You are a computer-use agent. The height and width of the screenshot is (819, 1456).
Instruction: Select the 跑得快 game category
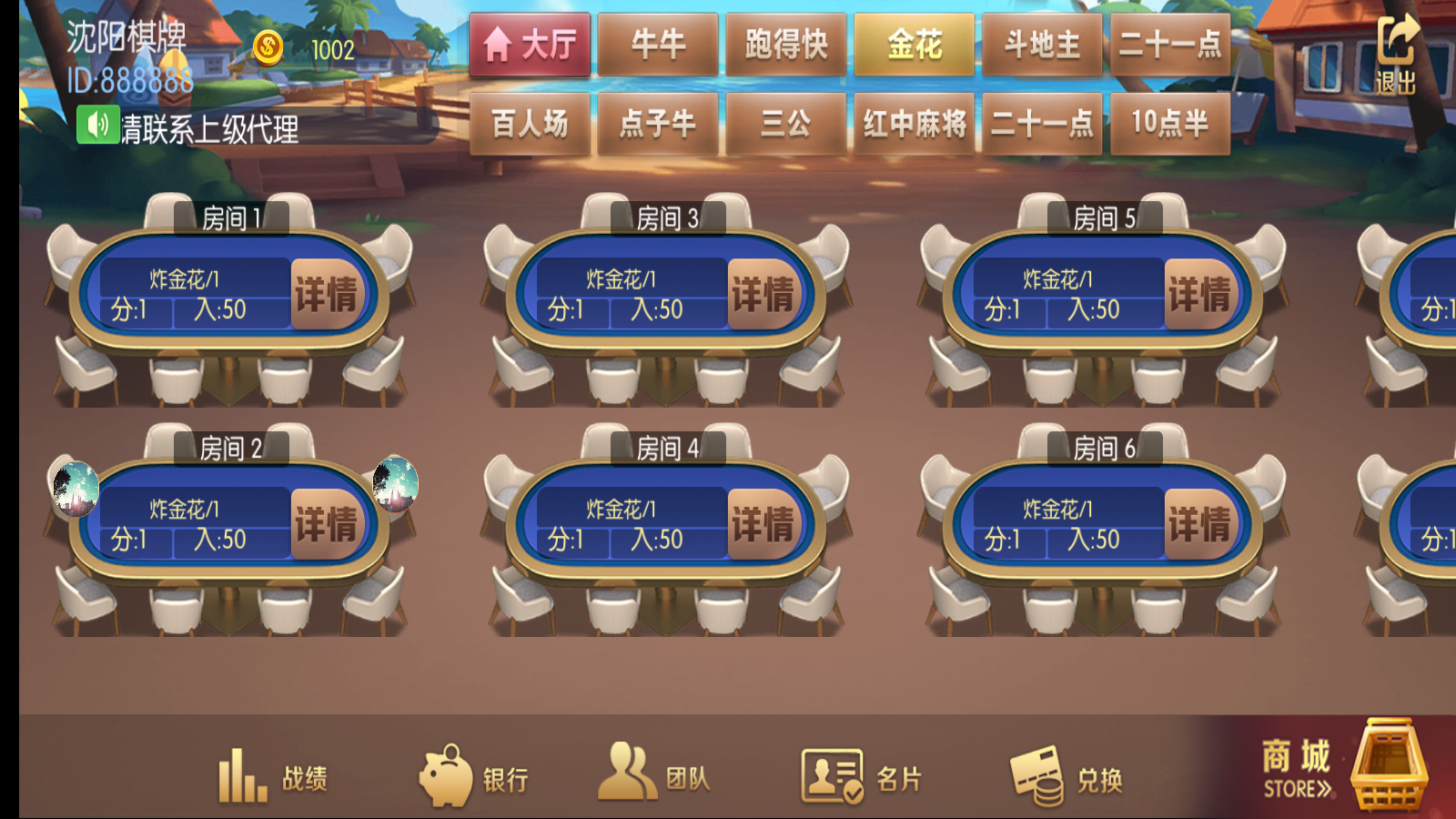784,44
